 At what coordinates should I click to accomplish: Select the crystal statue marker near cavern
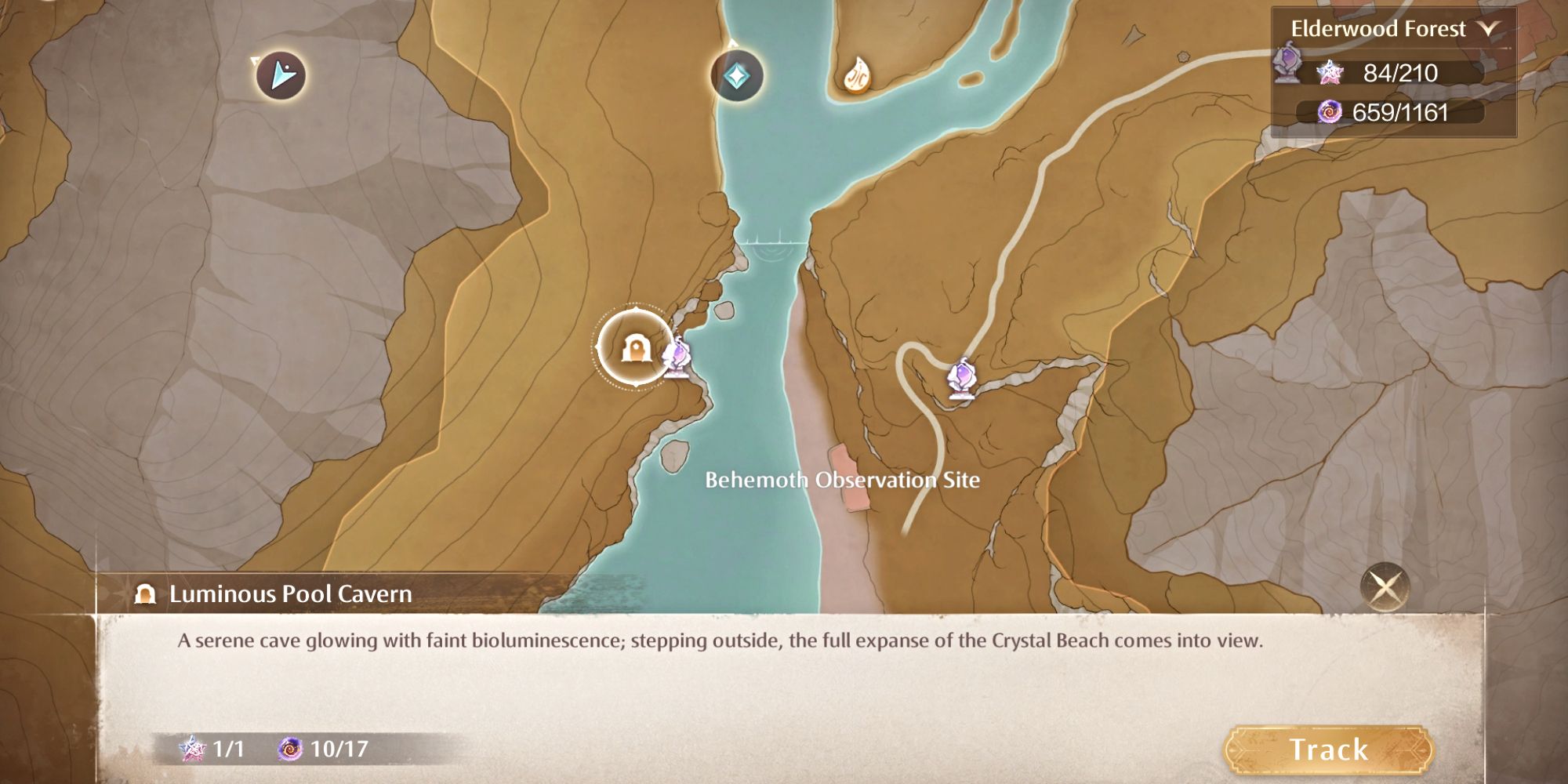[x=679, y=358]
